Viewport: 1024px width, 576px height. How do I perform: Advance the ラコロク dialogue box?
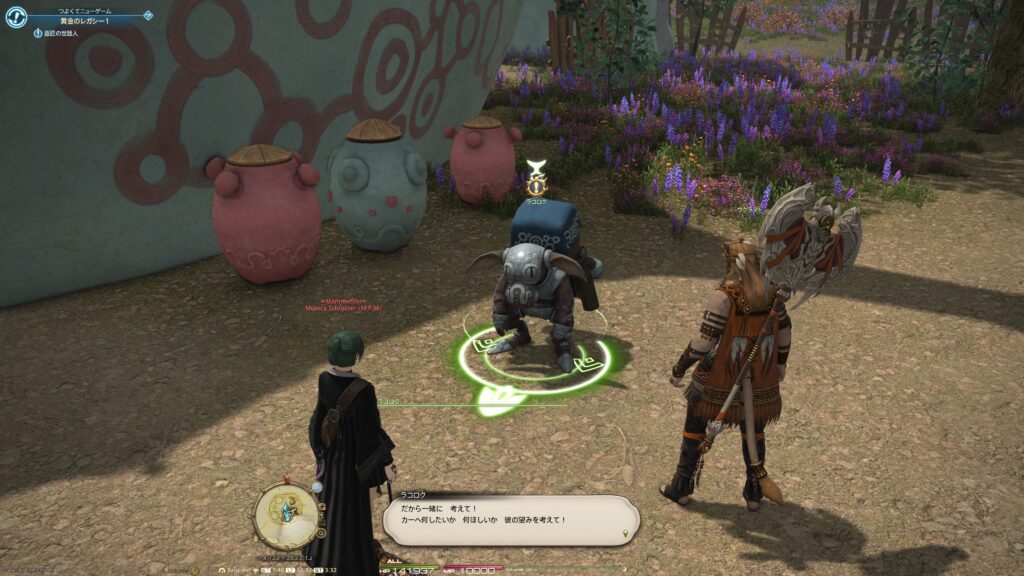point(510,520)
